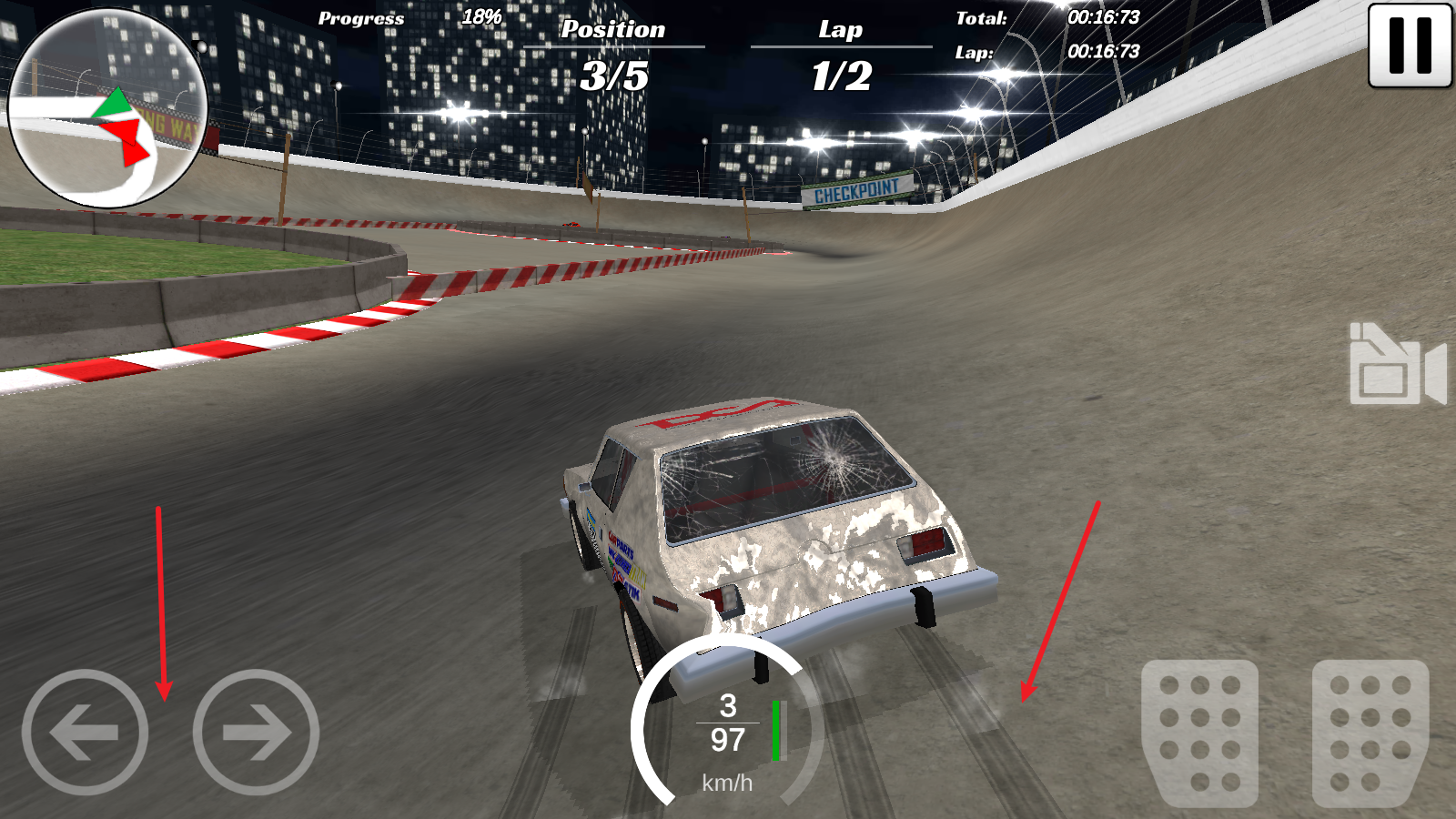Tap the brake pedal
The image size is (1456, 819).
click(1199, 732)
